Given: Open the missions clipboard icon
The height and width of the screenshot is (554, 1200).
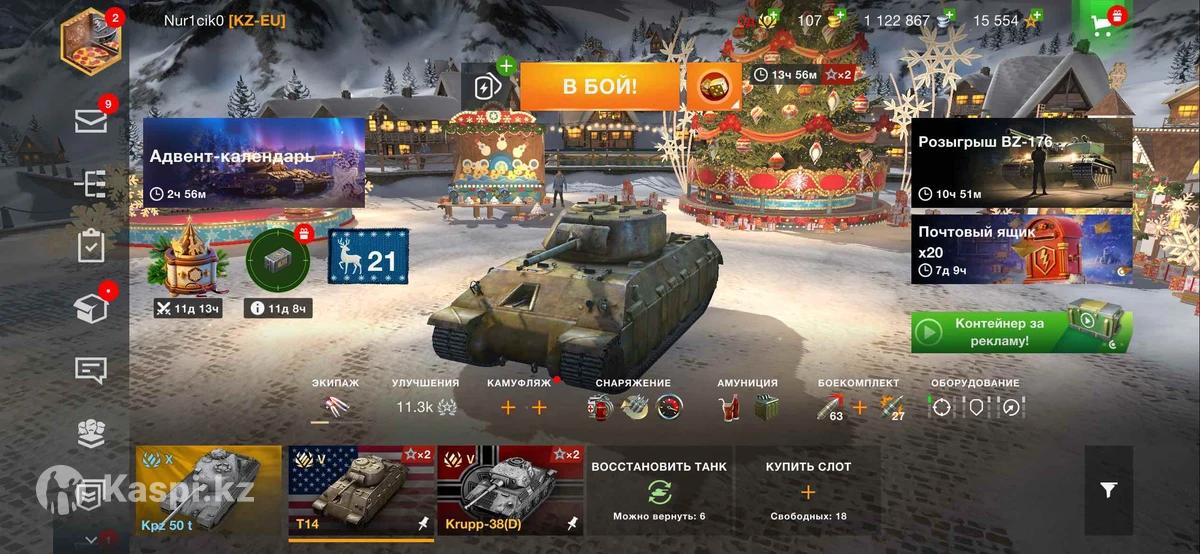Looking at the screenshot, I should 91,245.
